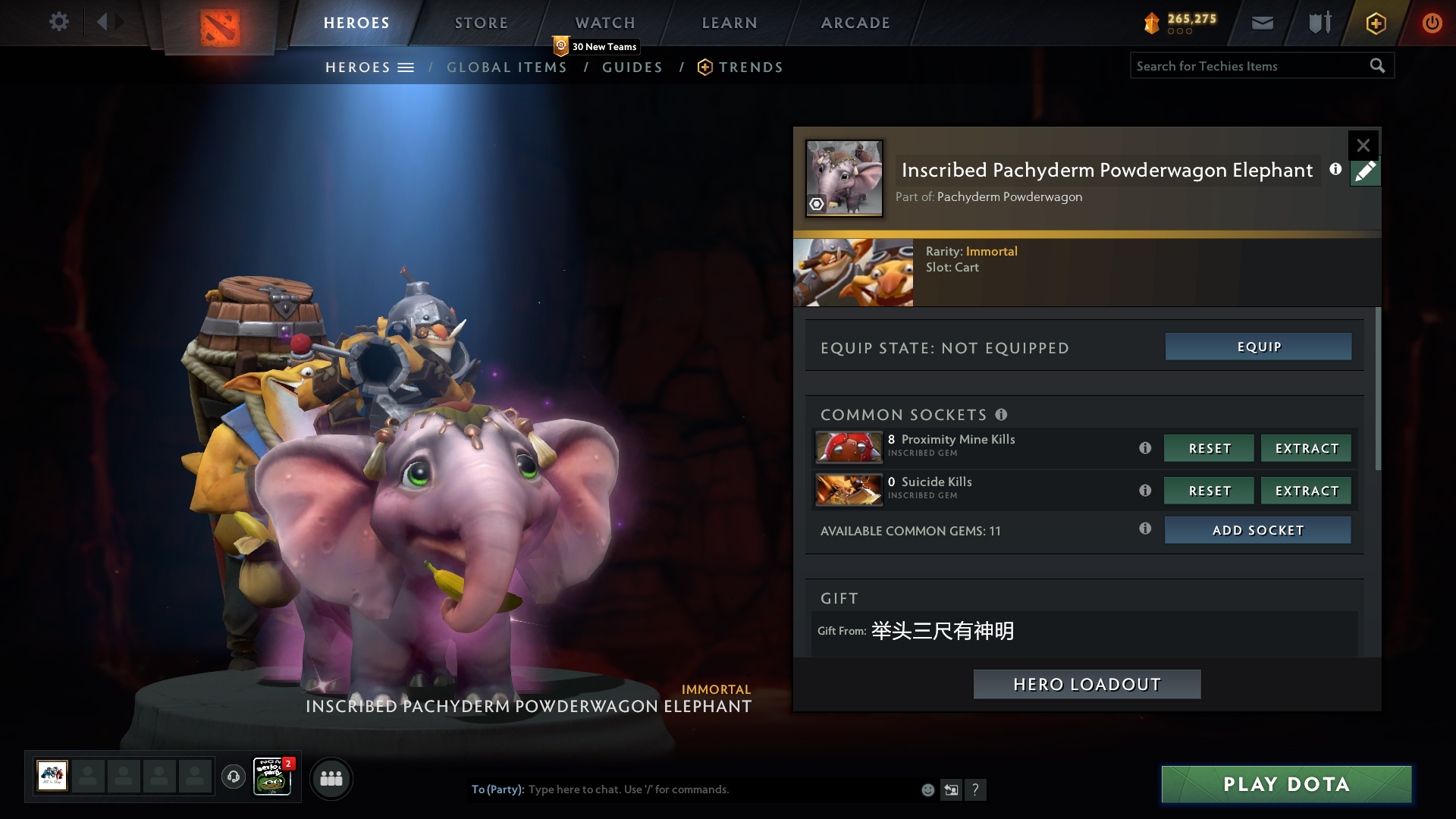Screen dimensions: 1456x819
Task: Open the Watch tab
Action: point(604,23)
